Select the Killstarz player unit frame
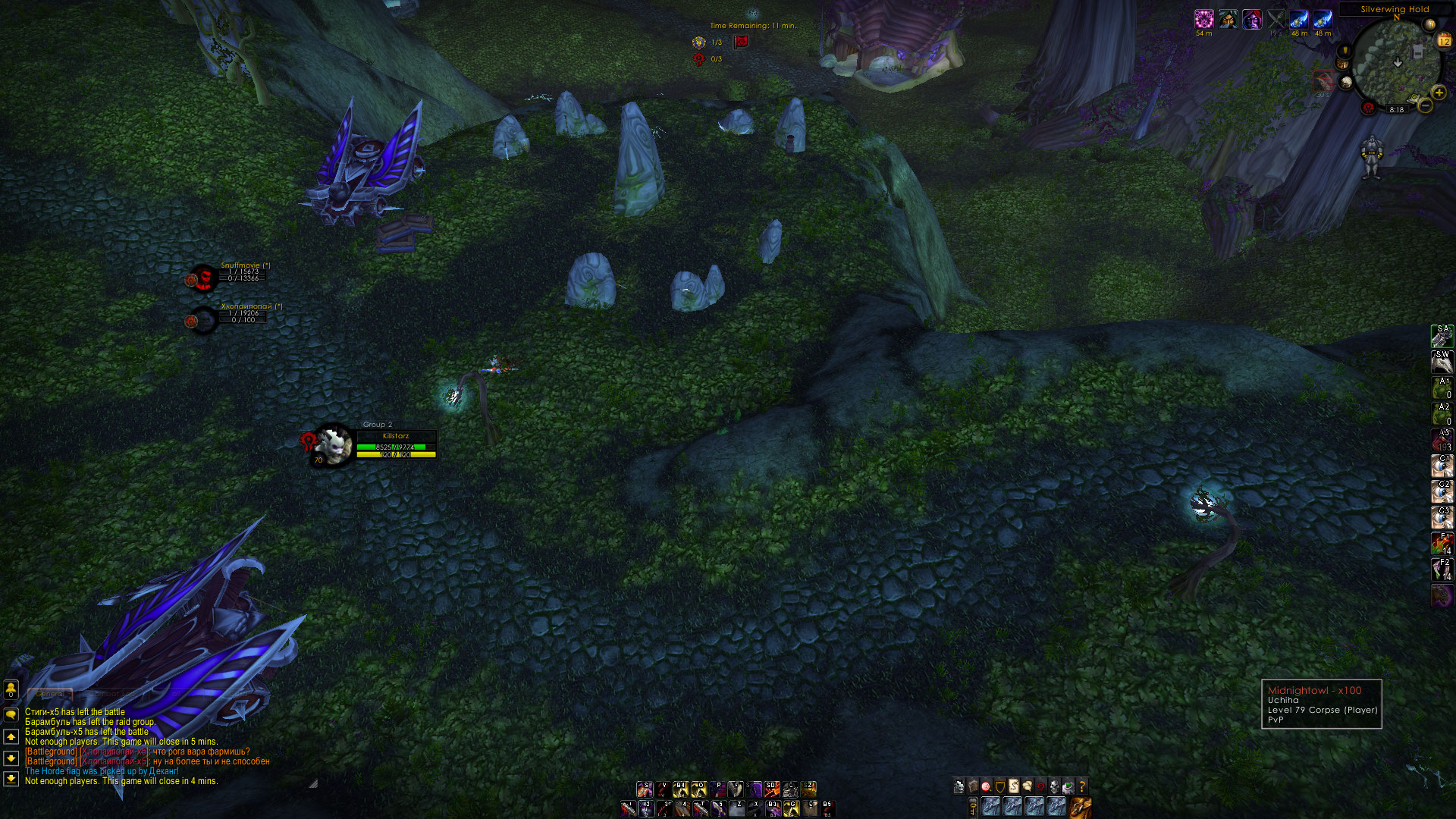Screen dimensions: 1456x819 395,446
